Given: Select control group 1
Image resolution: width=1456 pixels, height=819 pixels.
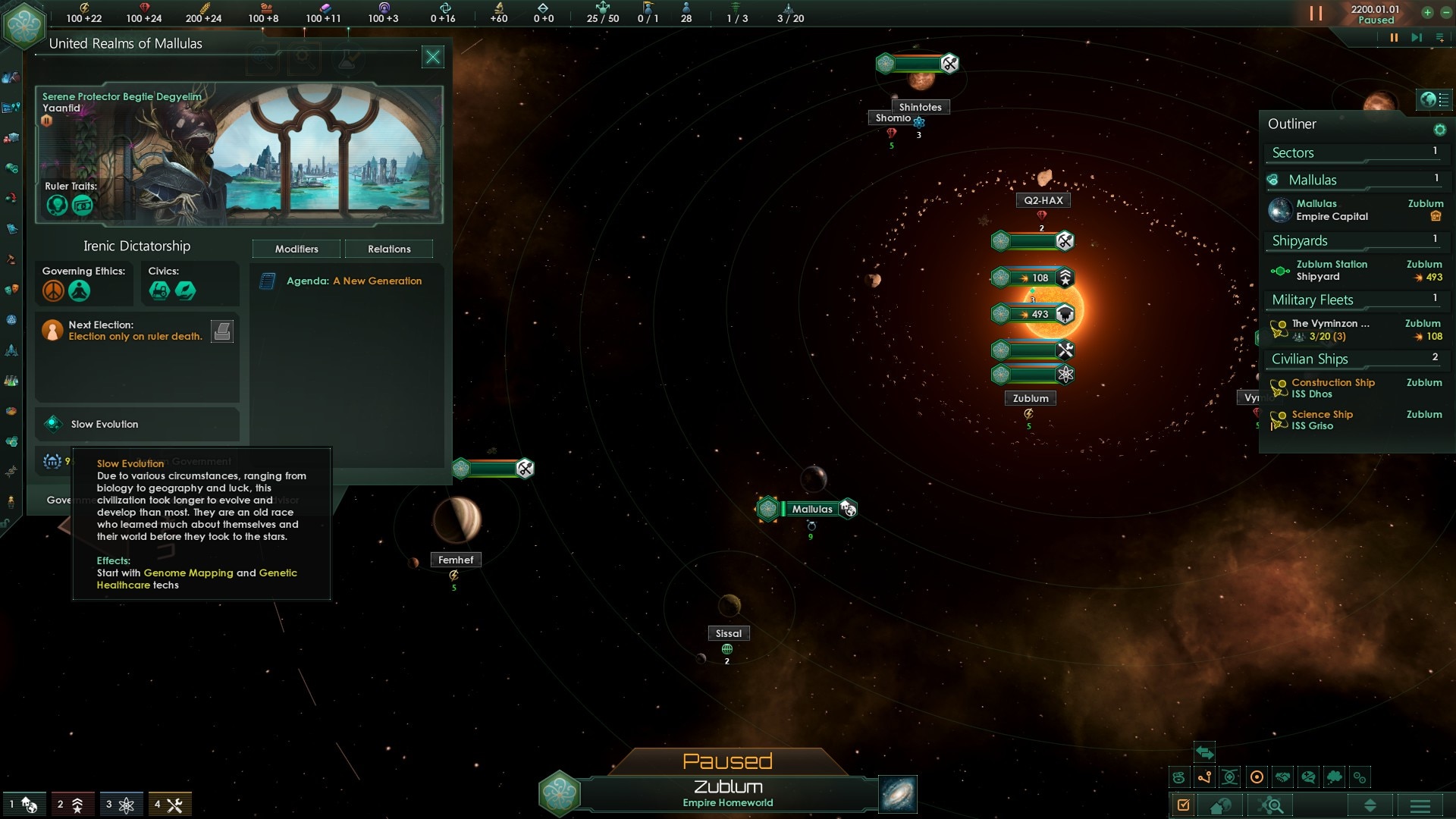Looking at the screenshot, I should tap(24, 805).
